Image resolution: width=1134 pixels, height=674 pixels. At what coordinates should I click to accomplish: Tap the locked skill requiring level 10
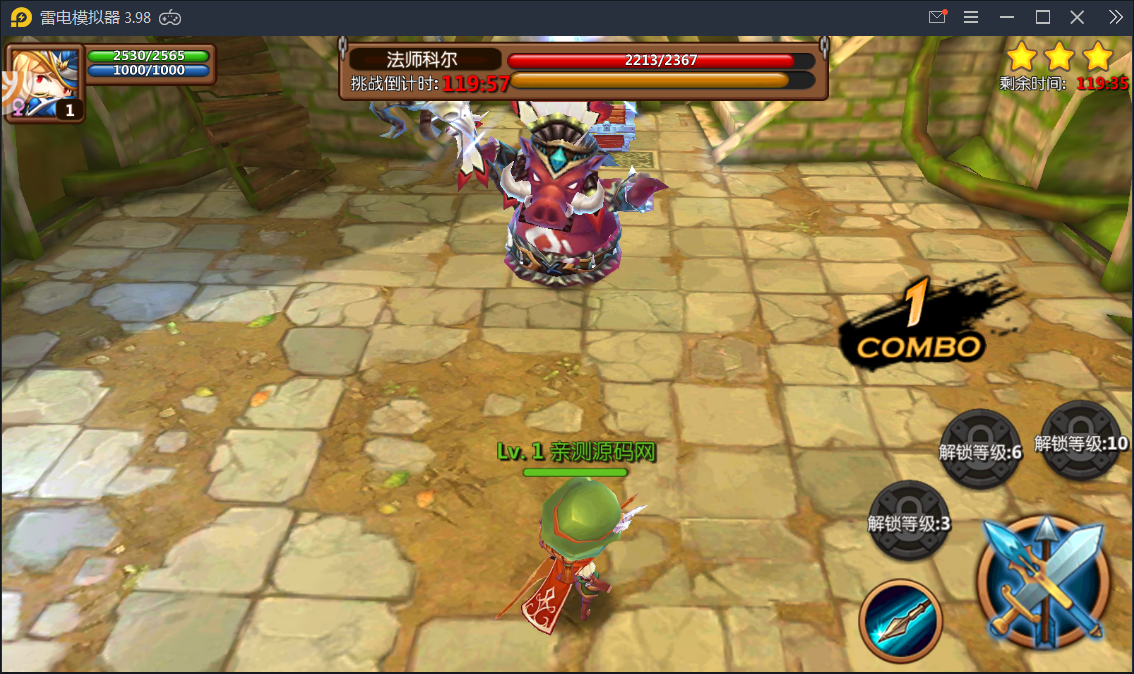point(1082,440)
